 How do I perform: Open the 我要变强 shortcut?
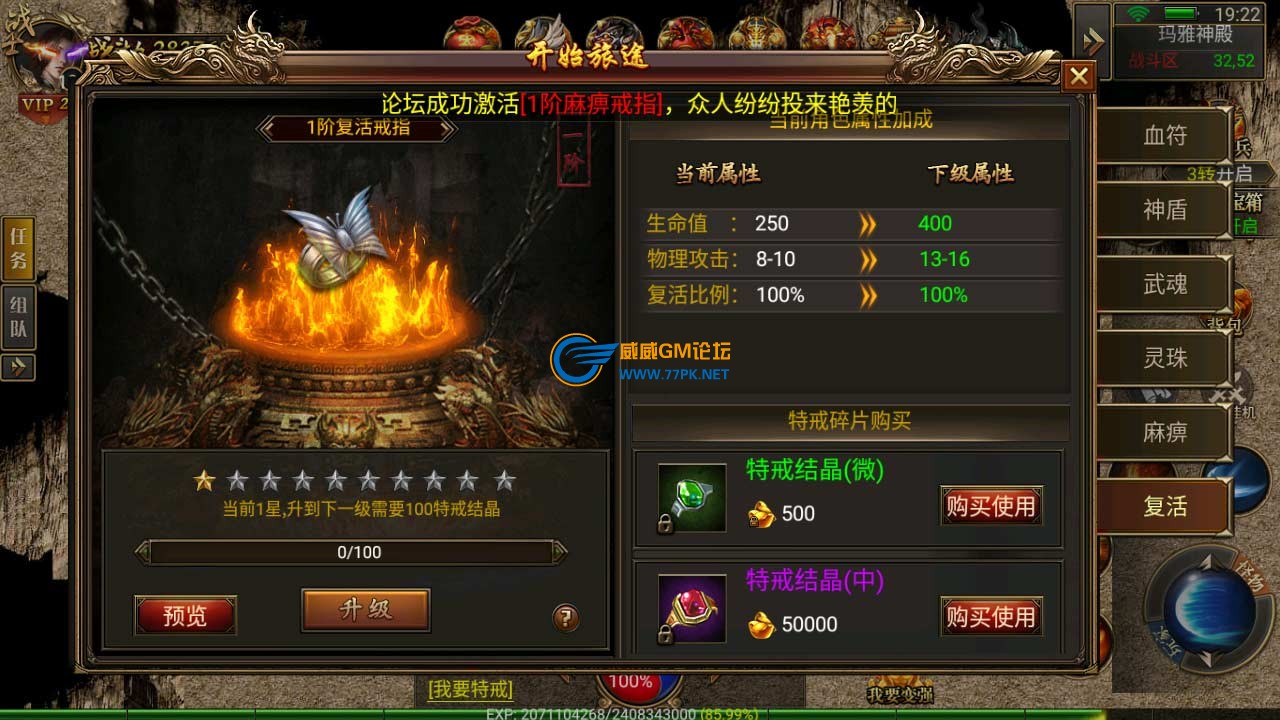click(x=898, y=693)
